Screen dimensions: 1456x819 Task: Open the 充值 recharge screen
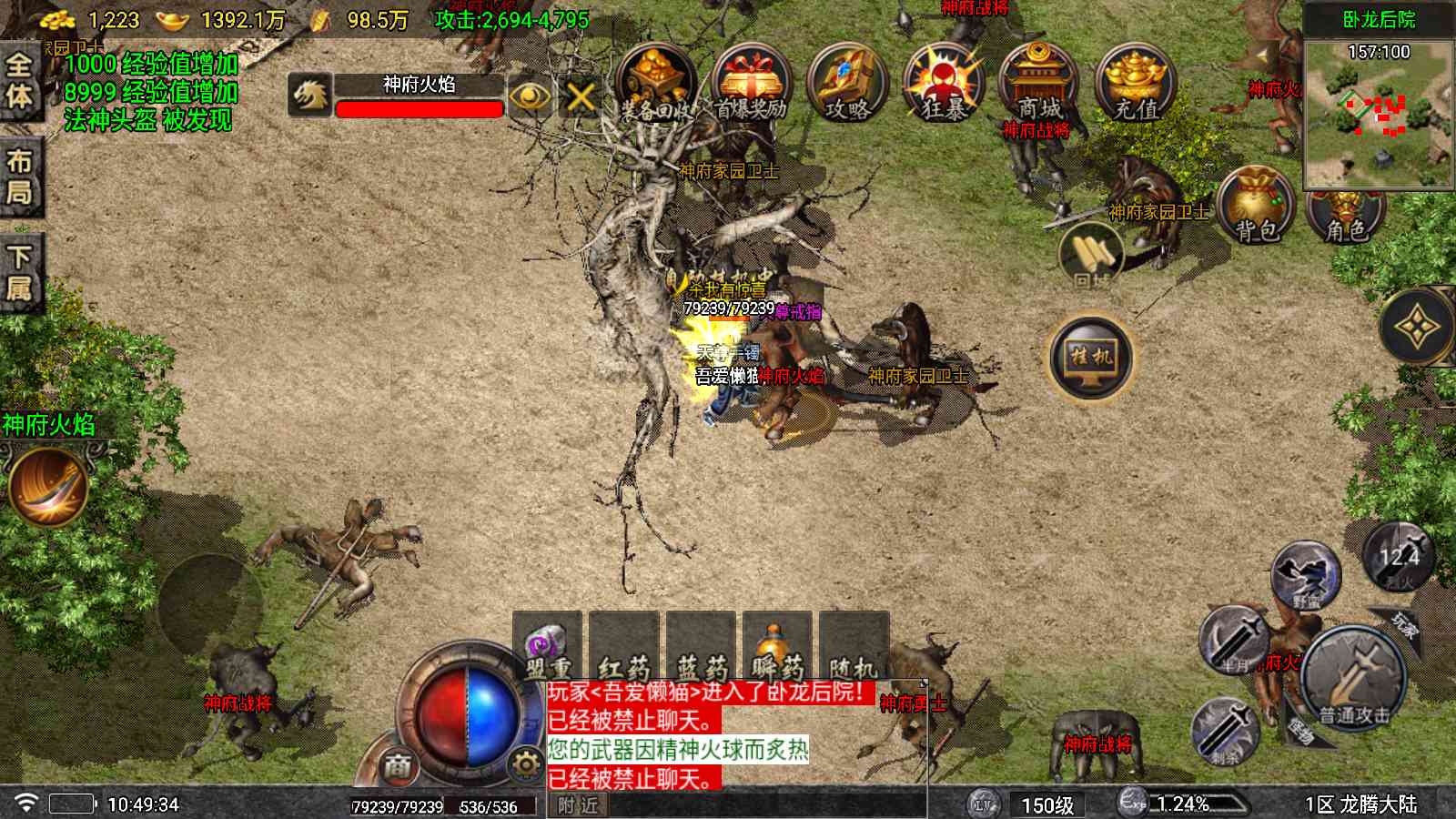click(x=1136, y=84)
